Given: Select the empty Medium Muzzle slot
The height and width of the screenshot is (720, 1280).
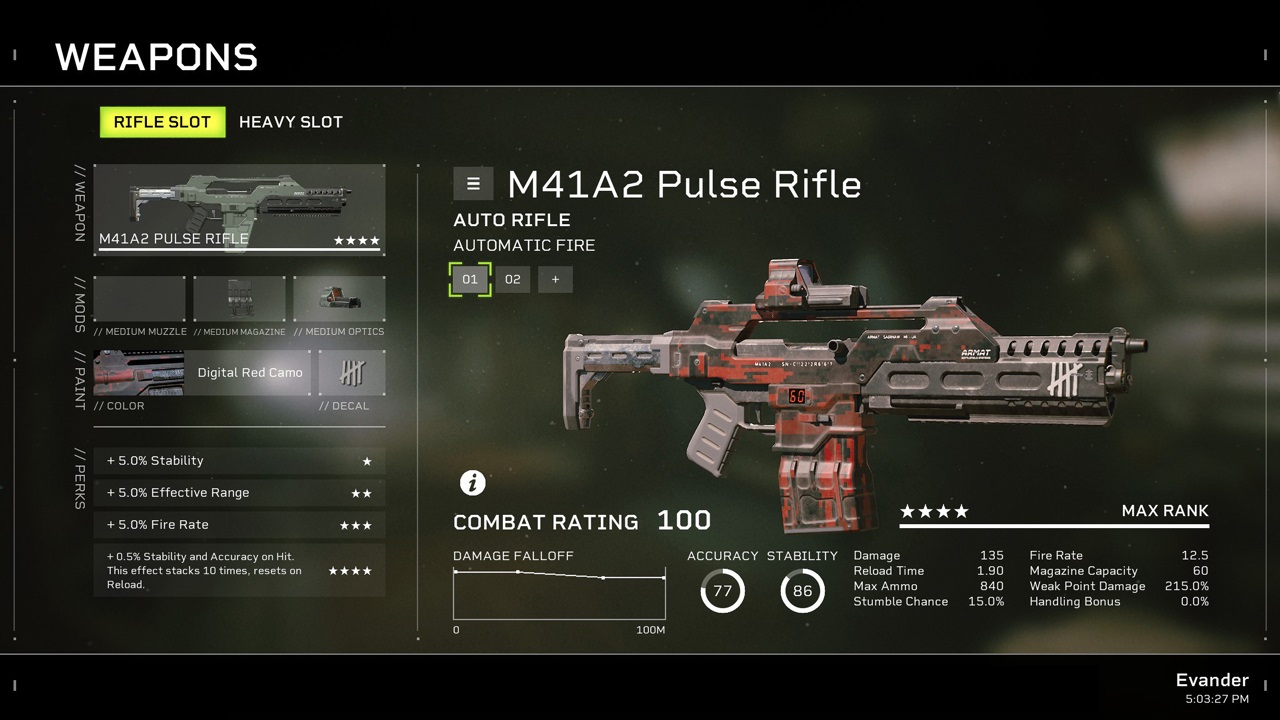Looking at the screenshot, I should pyautogui.click(x=139, y=298).
